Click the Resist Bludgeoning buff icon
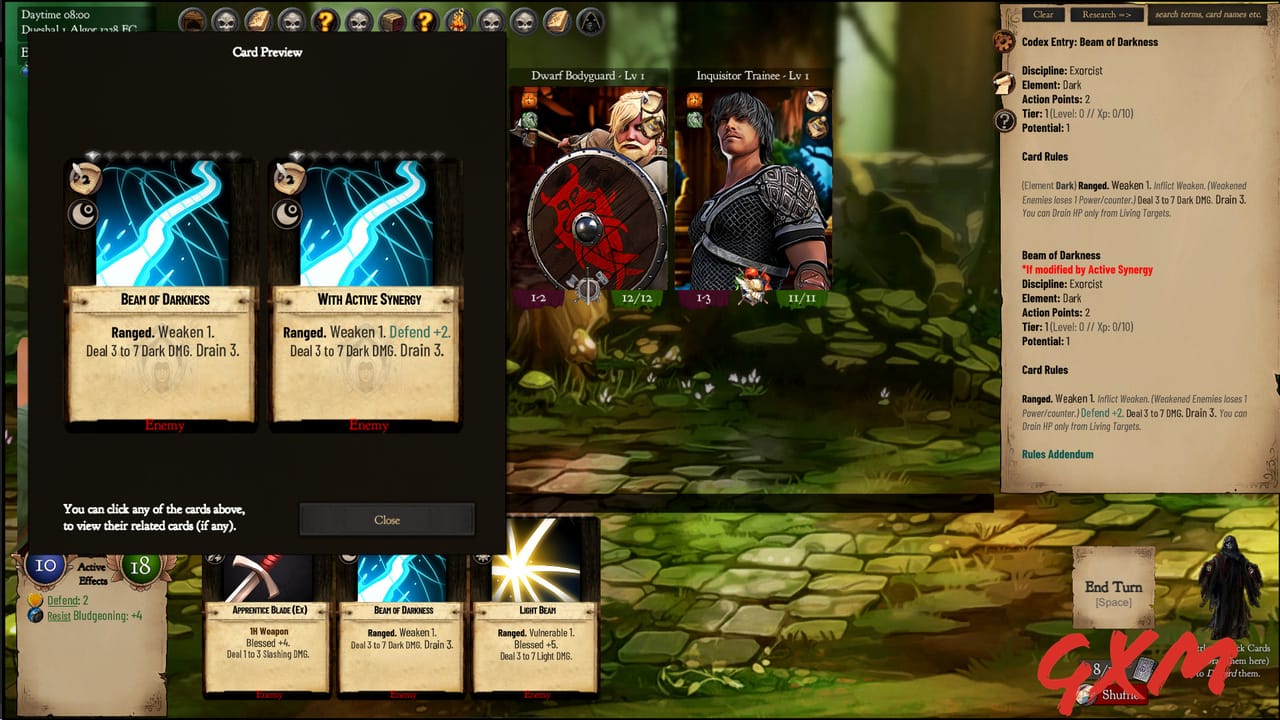This screenshot has height=720, width=1280. [35, 615]
